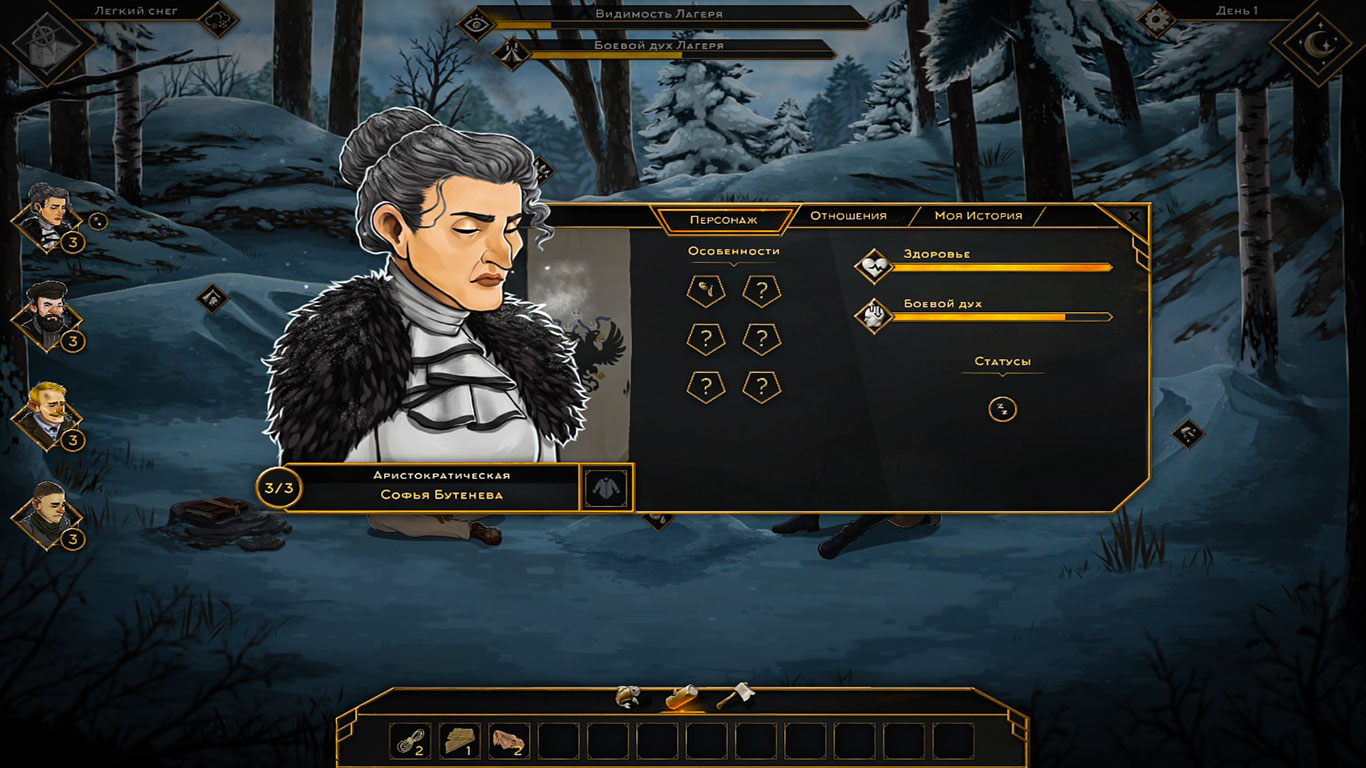
Task: Click the moon night-phase emblem
Action: coord(1316,42)
